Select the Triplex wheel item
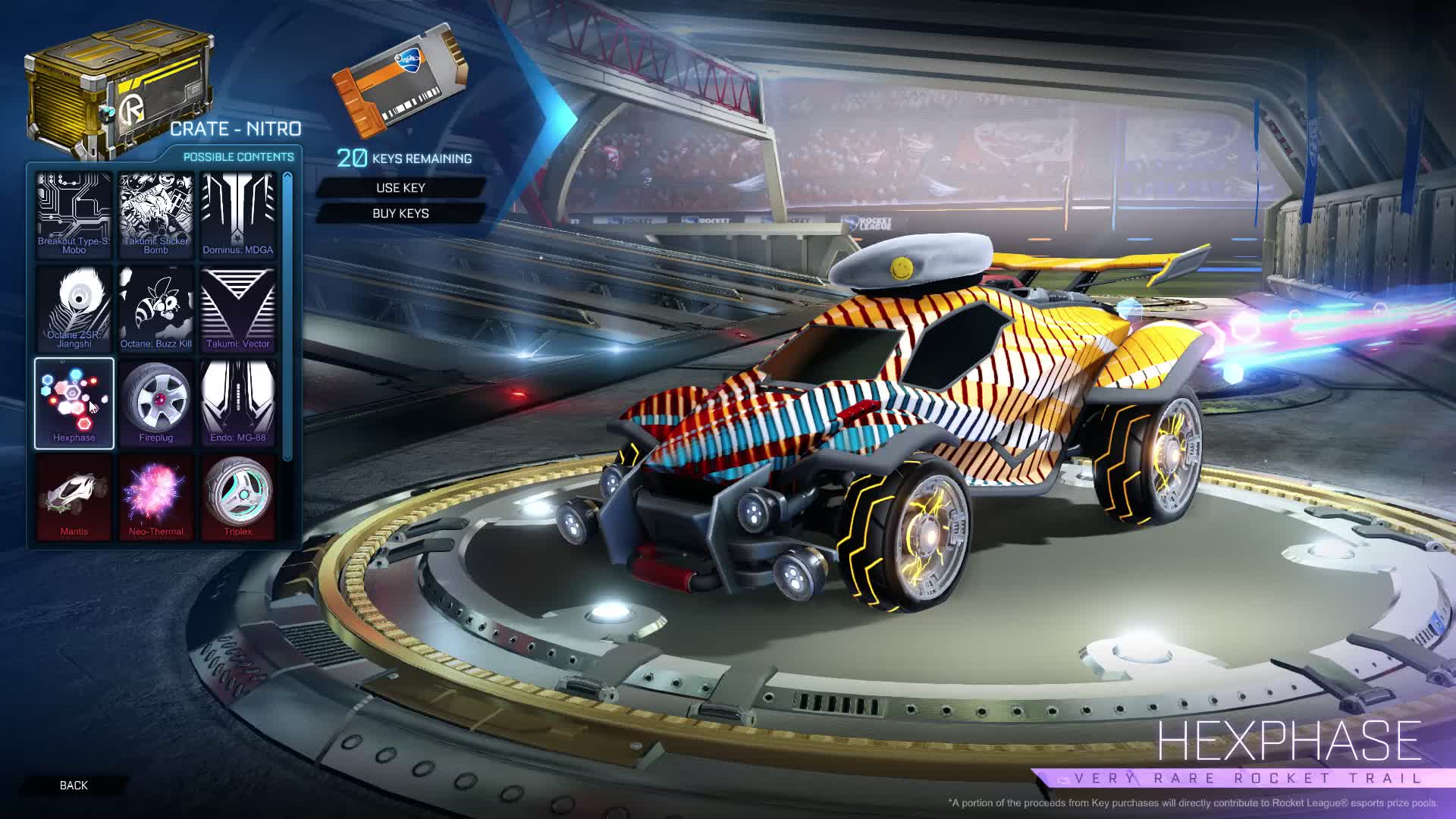This screenshot has width=1456, height=819. coord(239,496)
